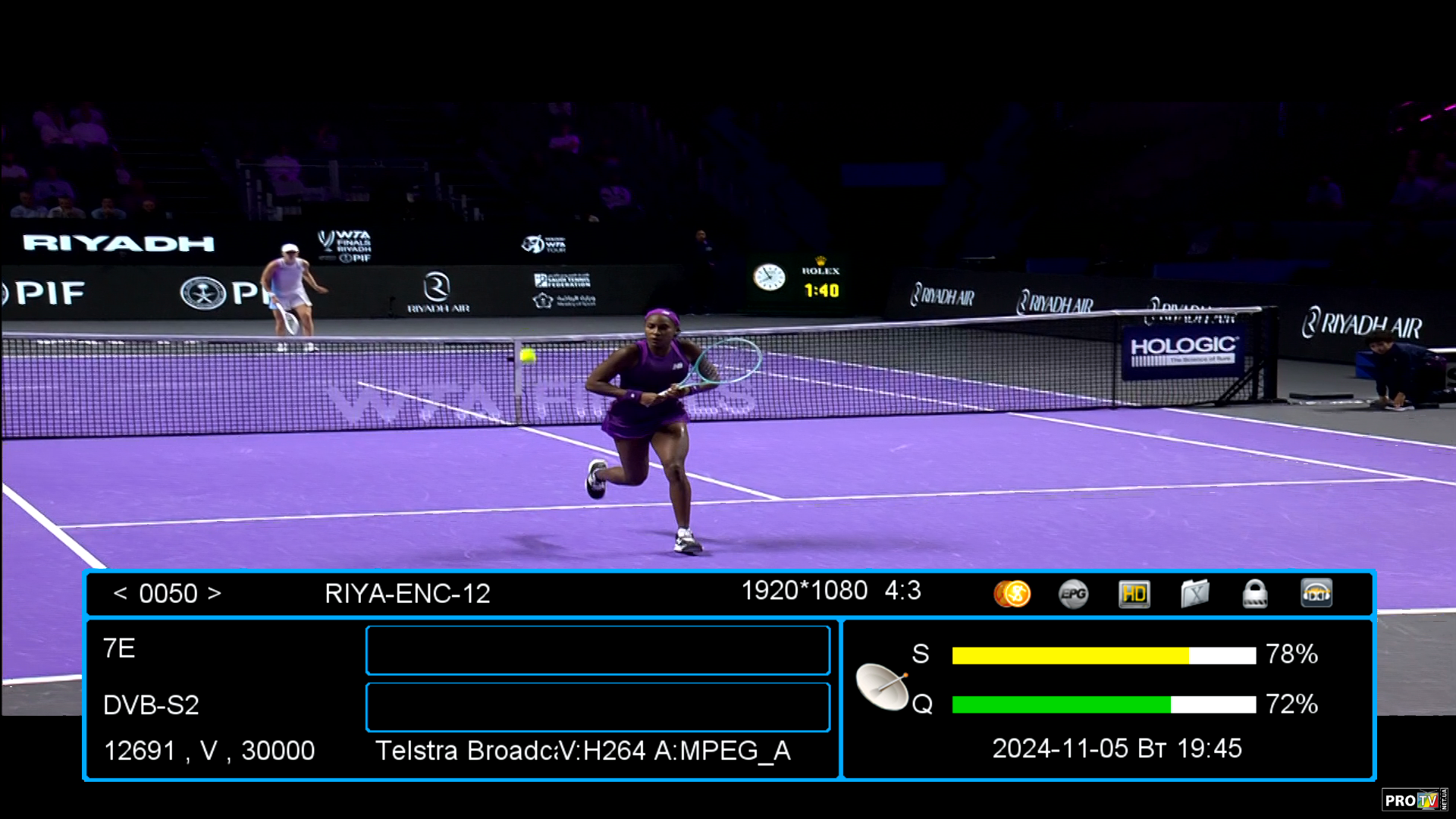This screenshot has width=1456, height=819.
Task: Click the padlock icon
Action: pos(1255,594)
